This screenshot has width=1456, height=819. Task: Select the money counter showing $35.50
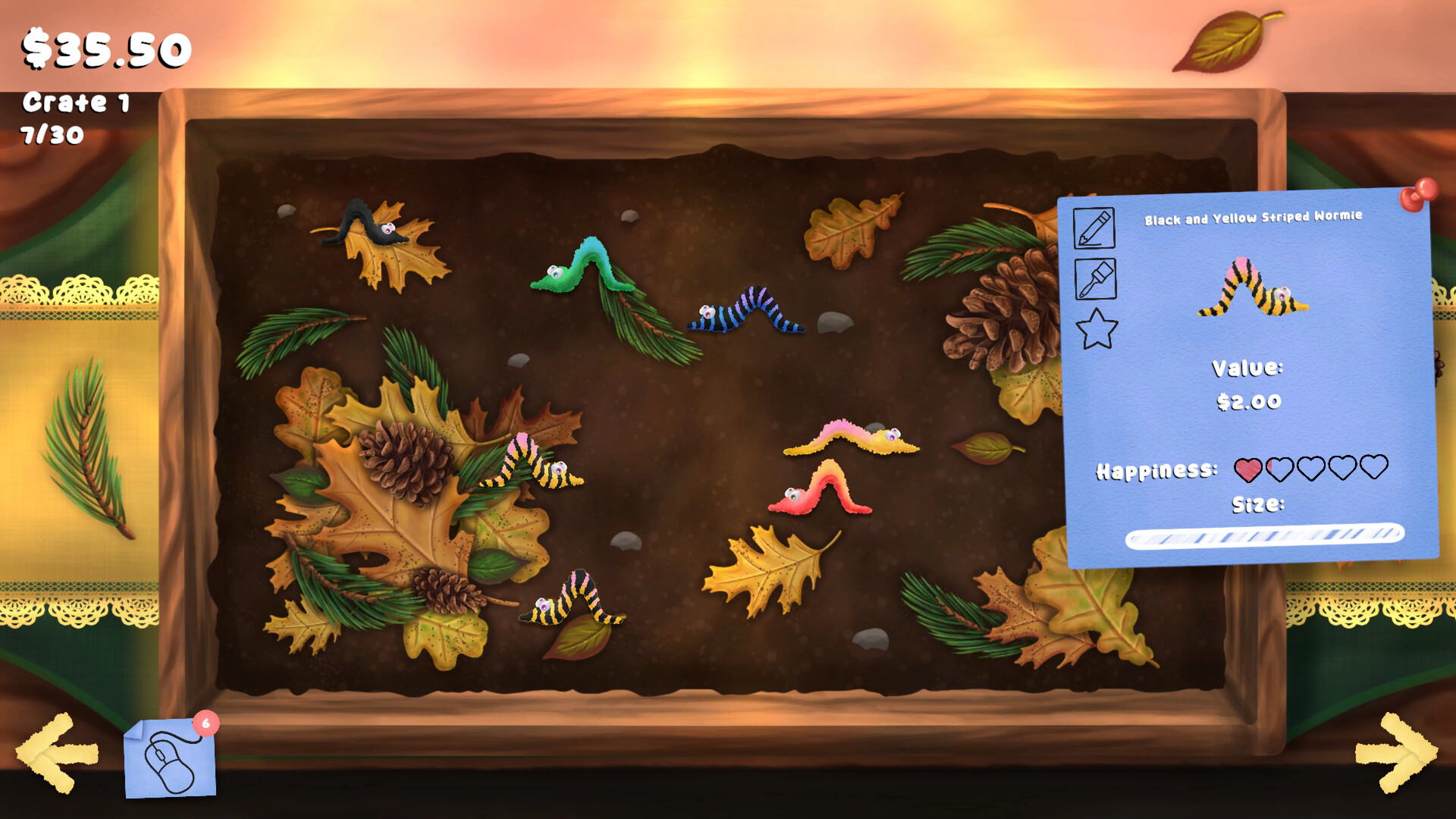pos(106,47)
